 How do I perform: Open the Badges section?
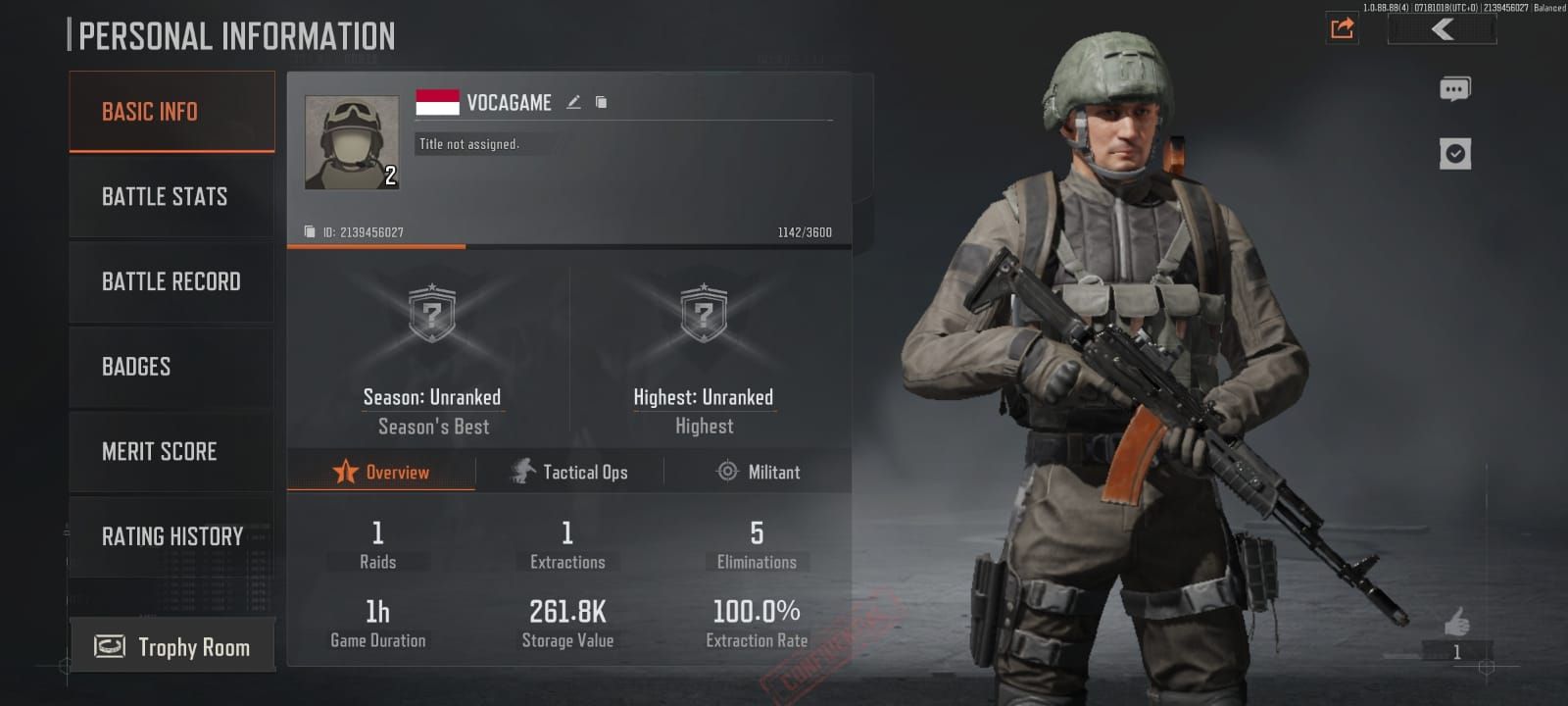tap(171, 367)
